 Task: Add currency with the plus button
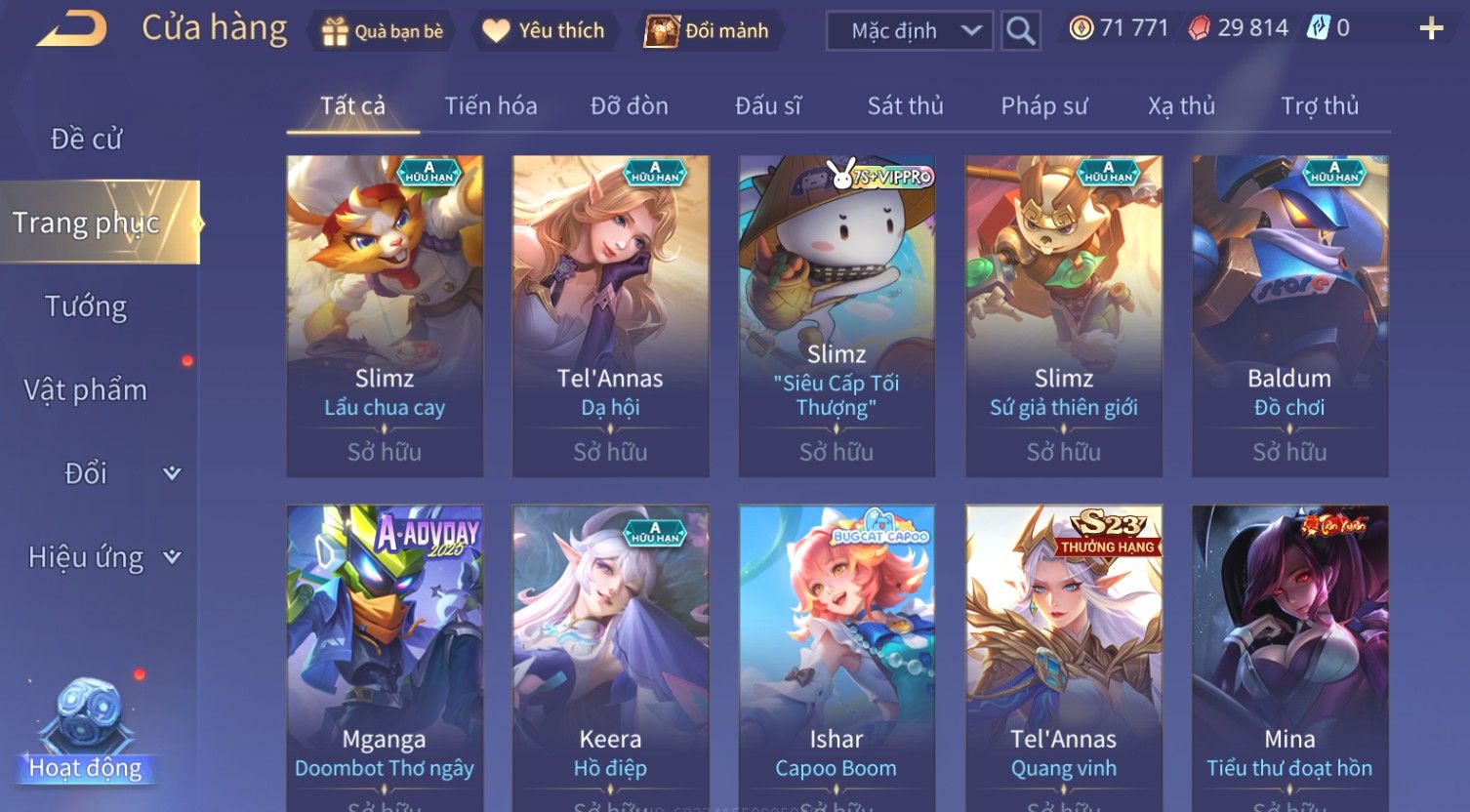(x=1431, y=28)
